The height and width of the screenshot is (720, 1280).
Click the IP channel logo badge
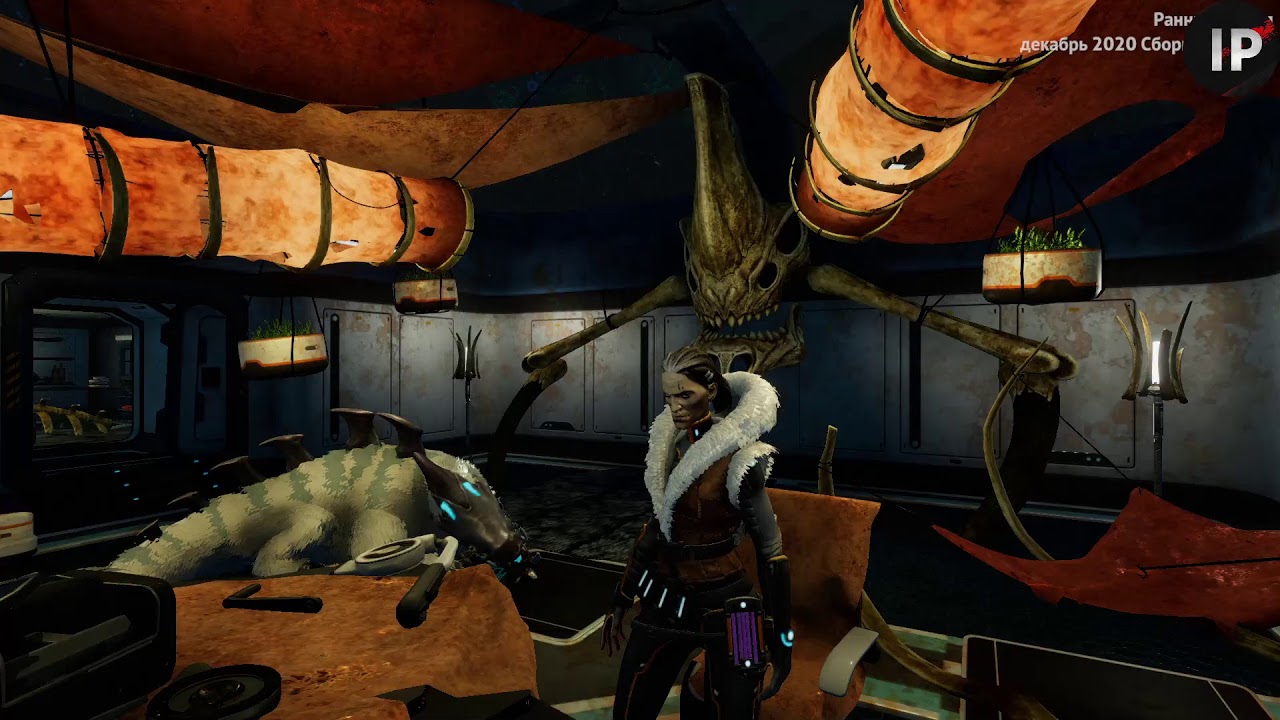(1235, 48)
